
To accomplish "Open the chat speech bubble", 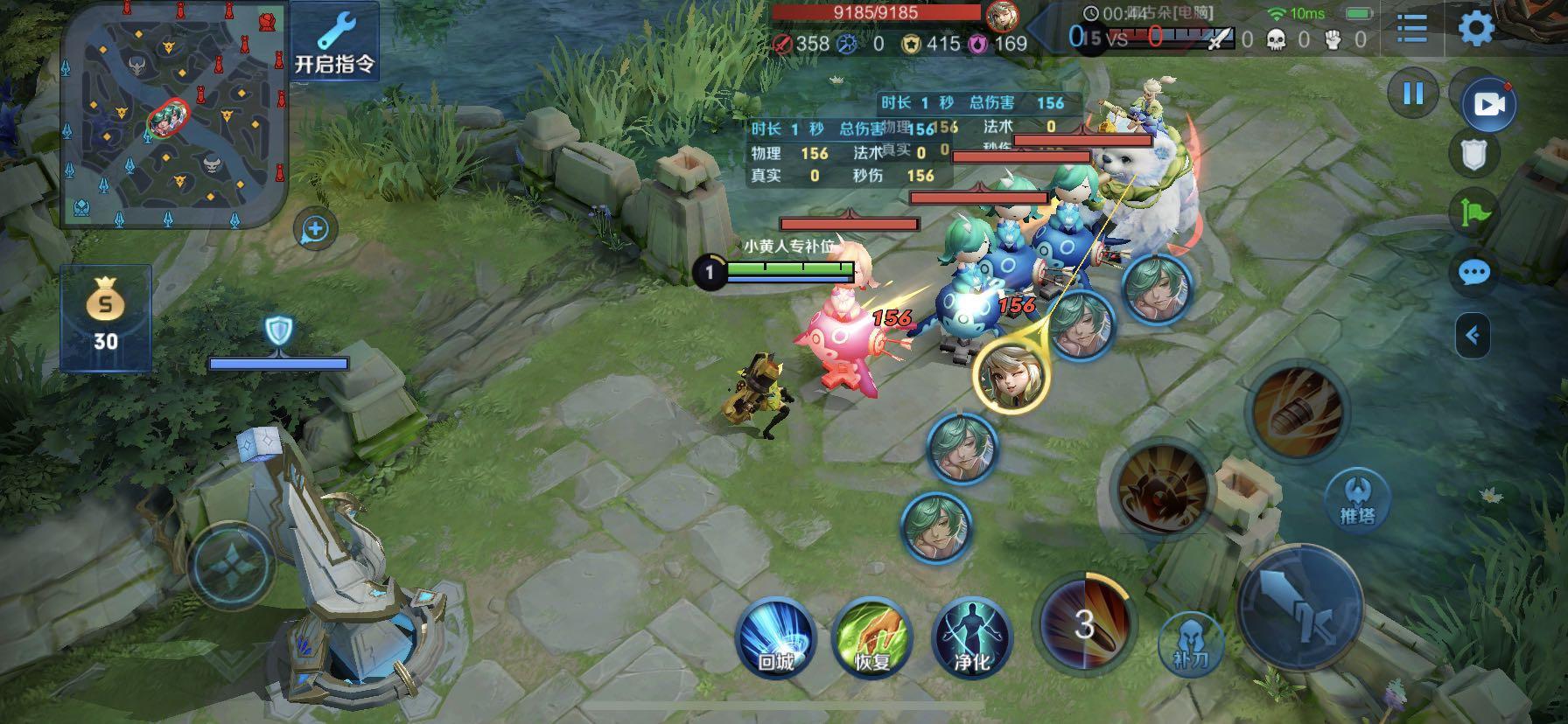I will (1474, 273).
